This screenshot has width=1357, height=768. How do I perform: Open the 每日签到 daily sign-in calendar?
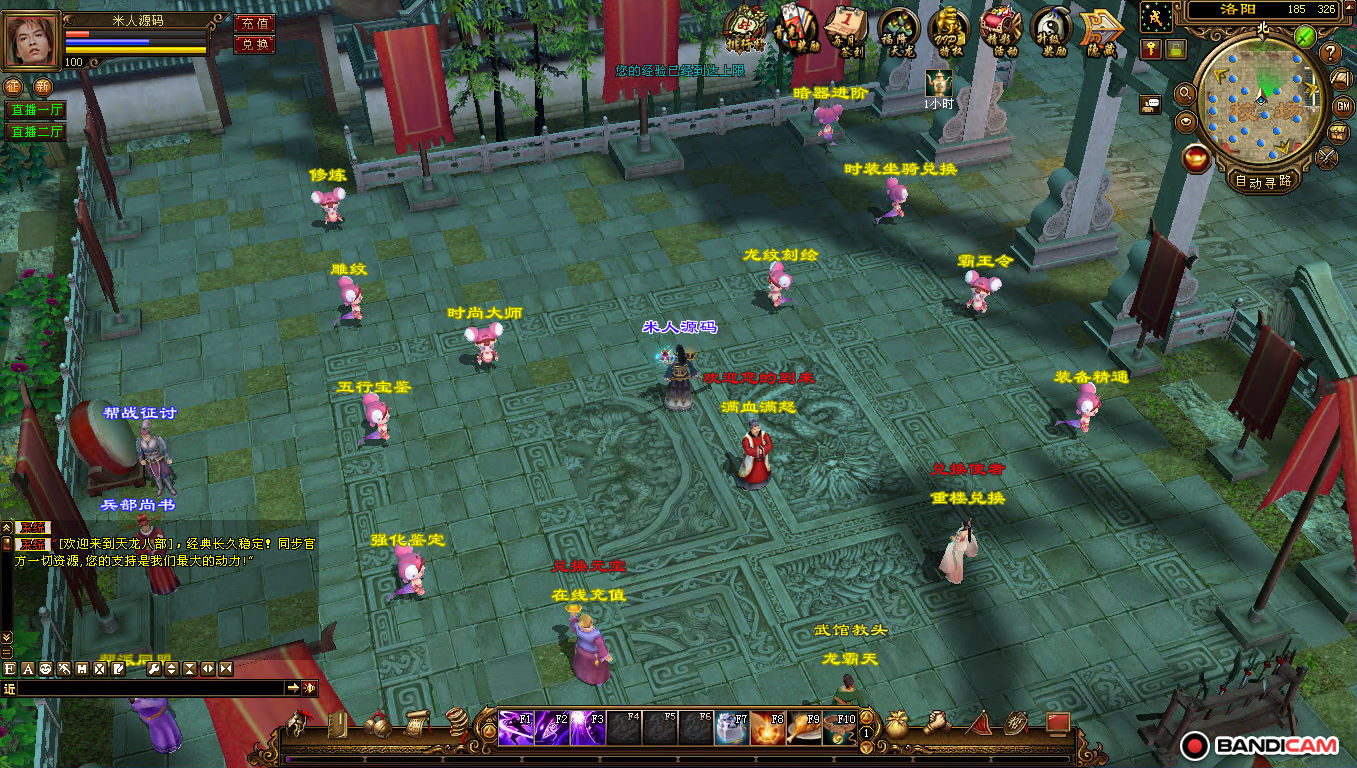pyautogui.click(x=846, y=29)
